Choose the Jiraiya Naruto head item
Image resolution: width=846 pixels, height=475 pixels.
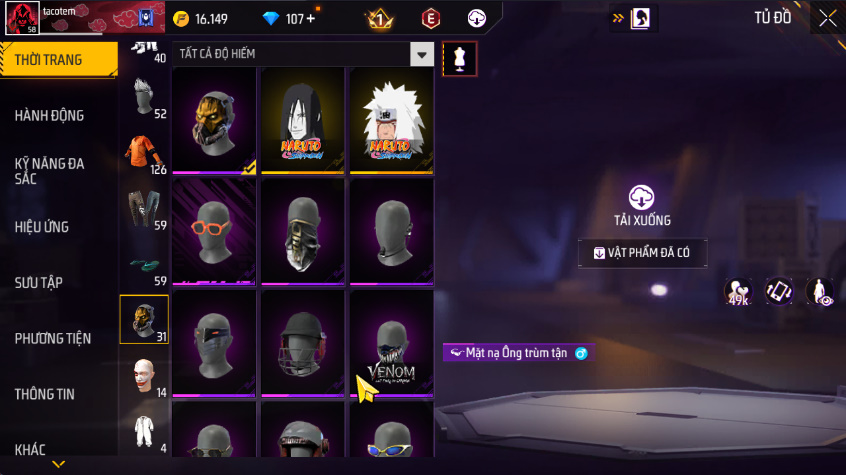pyautogui.click(x=391, y=121)
